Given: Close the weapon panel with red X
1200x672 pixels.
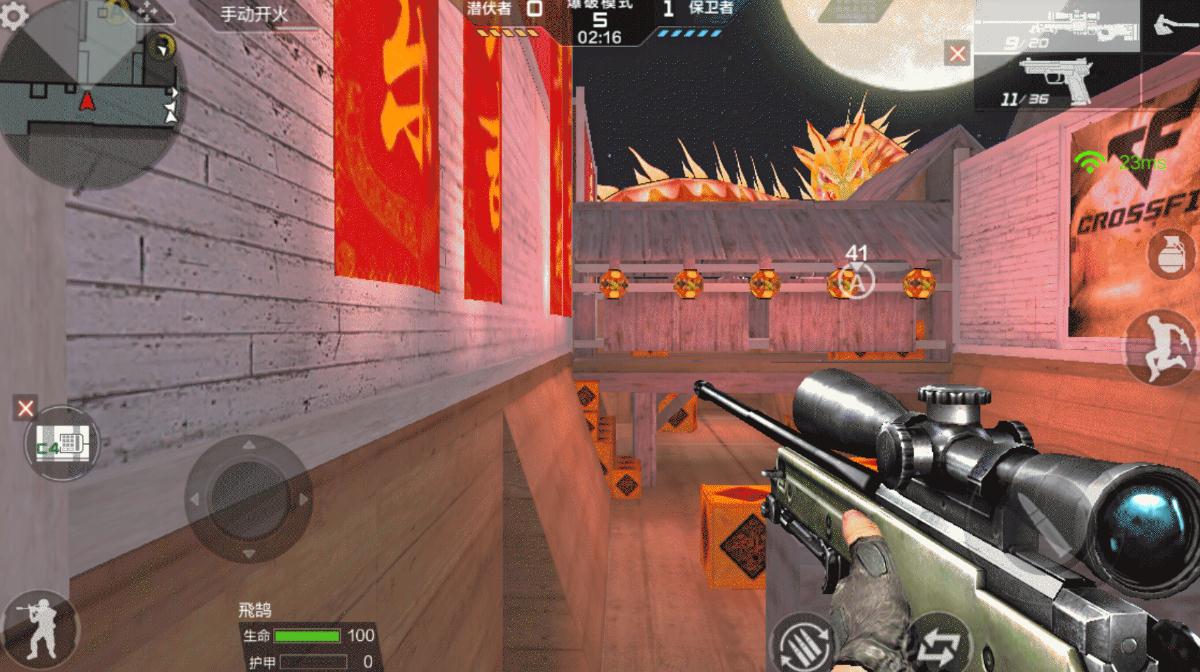Looking at the screenshot, I should (x=957, y=54).
